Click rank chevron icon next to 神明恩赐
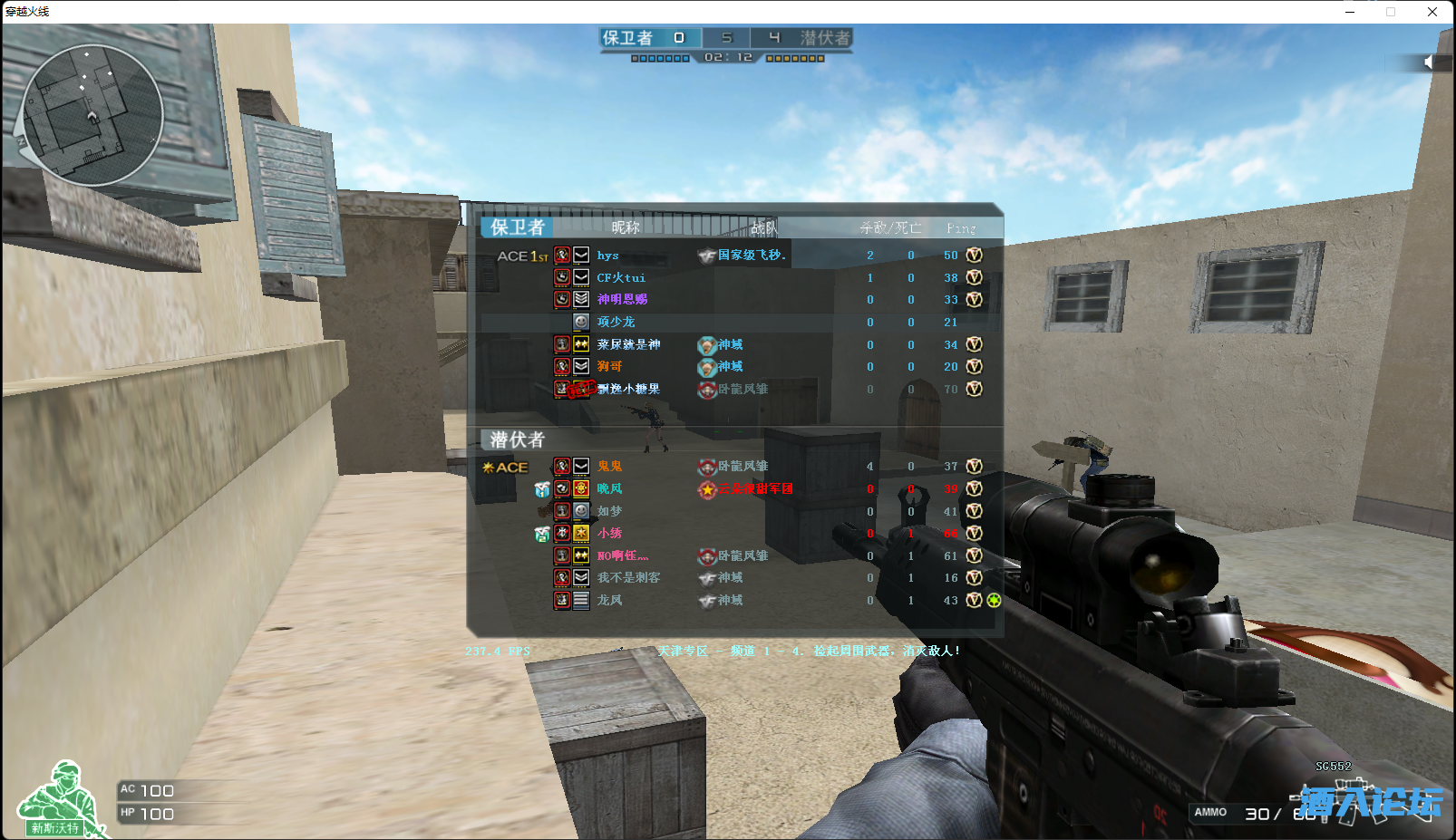The width and height of the screenshot is (1456, 840). (581, 300)
